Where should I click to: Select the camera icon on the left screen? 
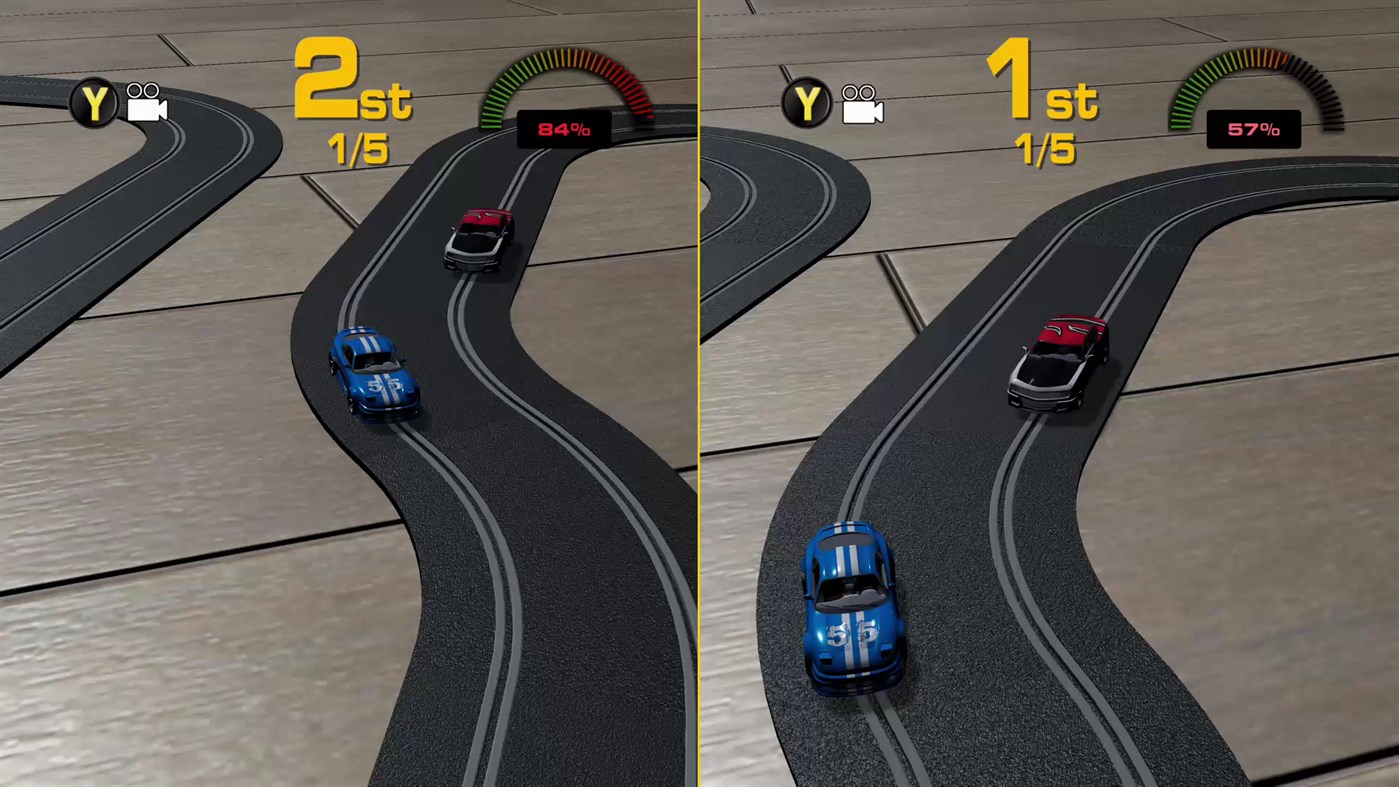click(145, 105)
